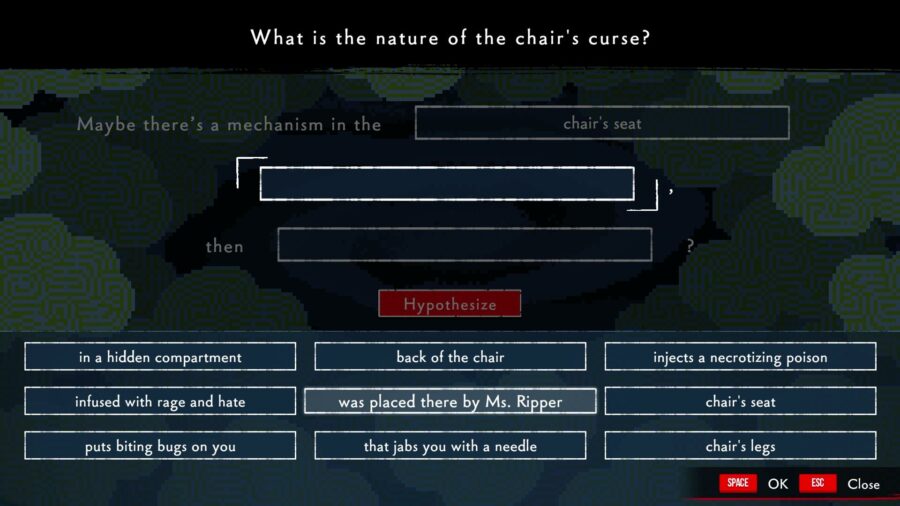This screenshot has height=506, width=900.
Task: Click the filled blank after 'mechanism in the'
Action: 602,123
